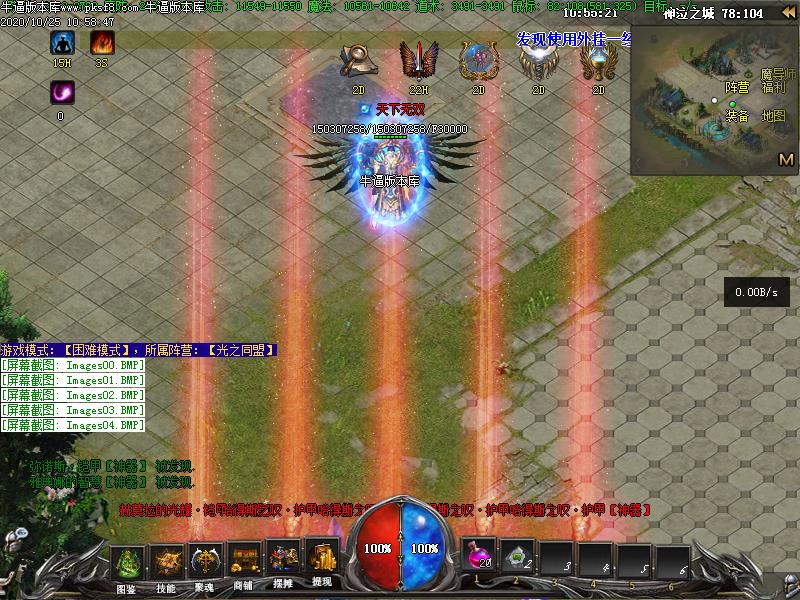
Task: Open the 图鉴 codex button
Action: (x=127, y=562)
